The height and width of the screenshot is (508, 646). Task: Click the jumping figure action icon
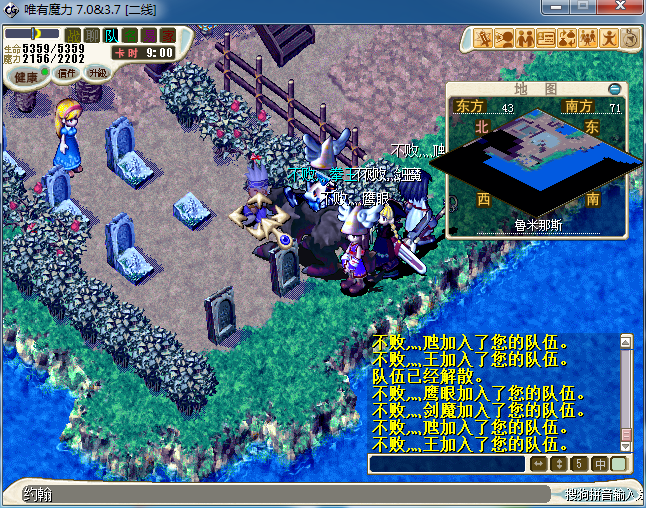tap(609, 39)
